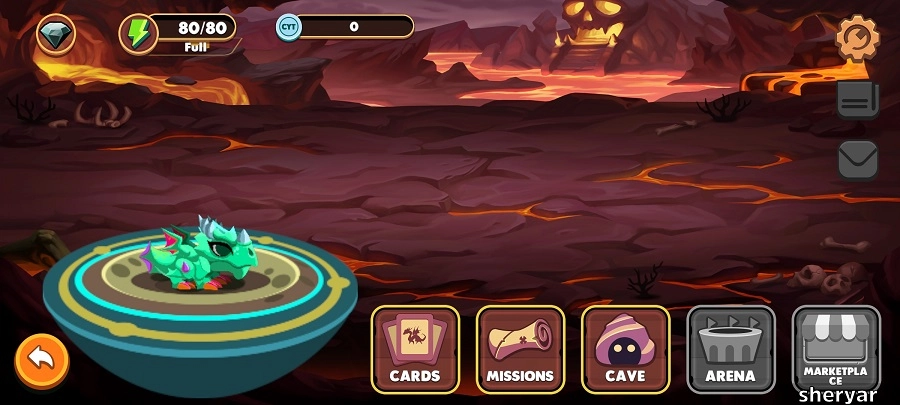This screenshot has width=900, height=405.
Task: Go to the Arena
Action: [x=730, y=348]
